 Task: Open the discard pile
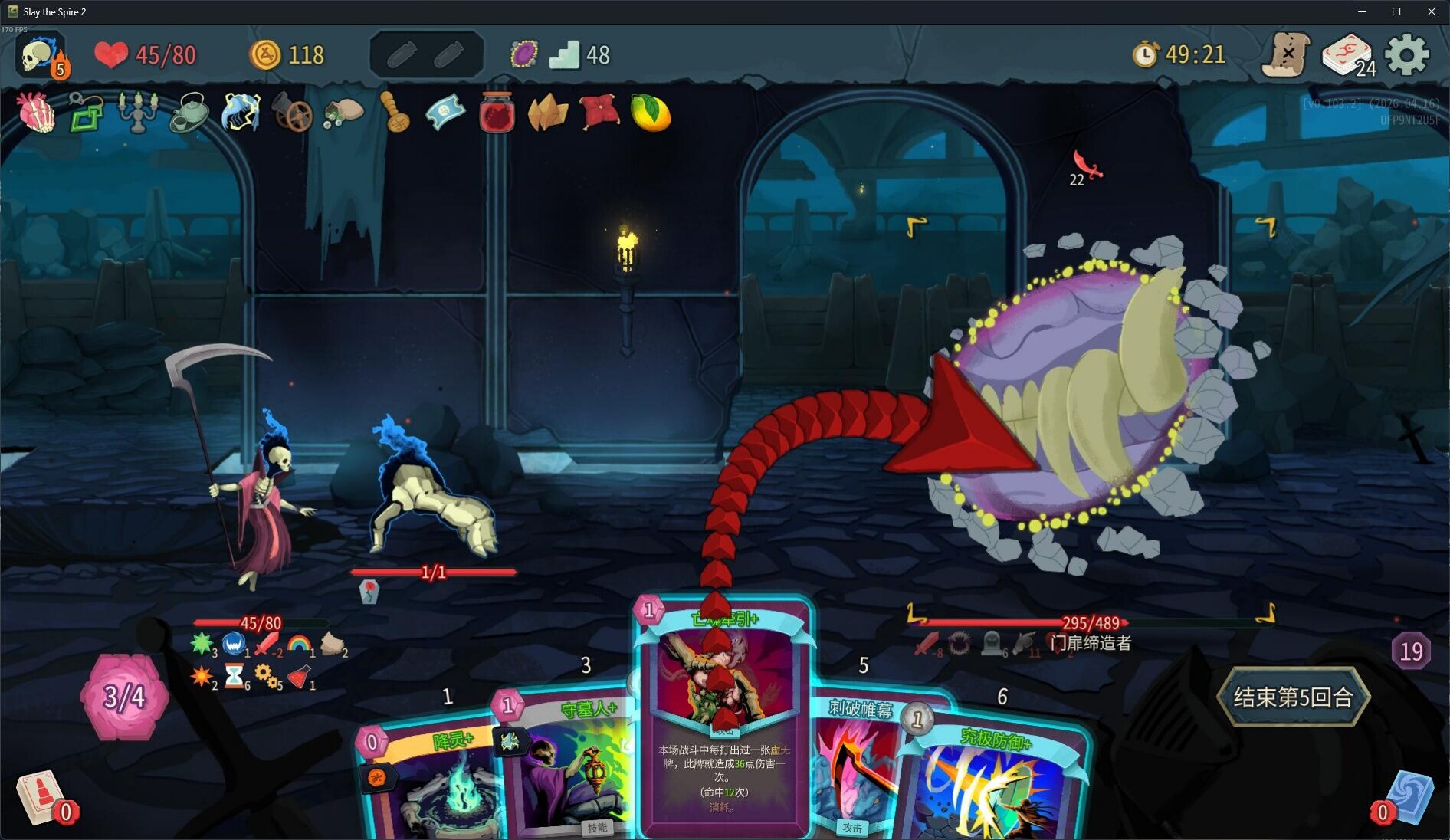(x=1409, y=797)
